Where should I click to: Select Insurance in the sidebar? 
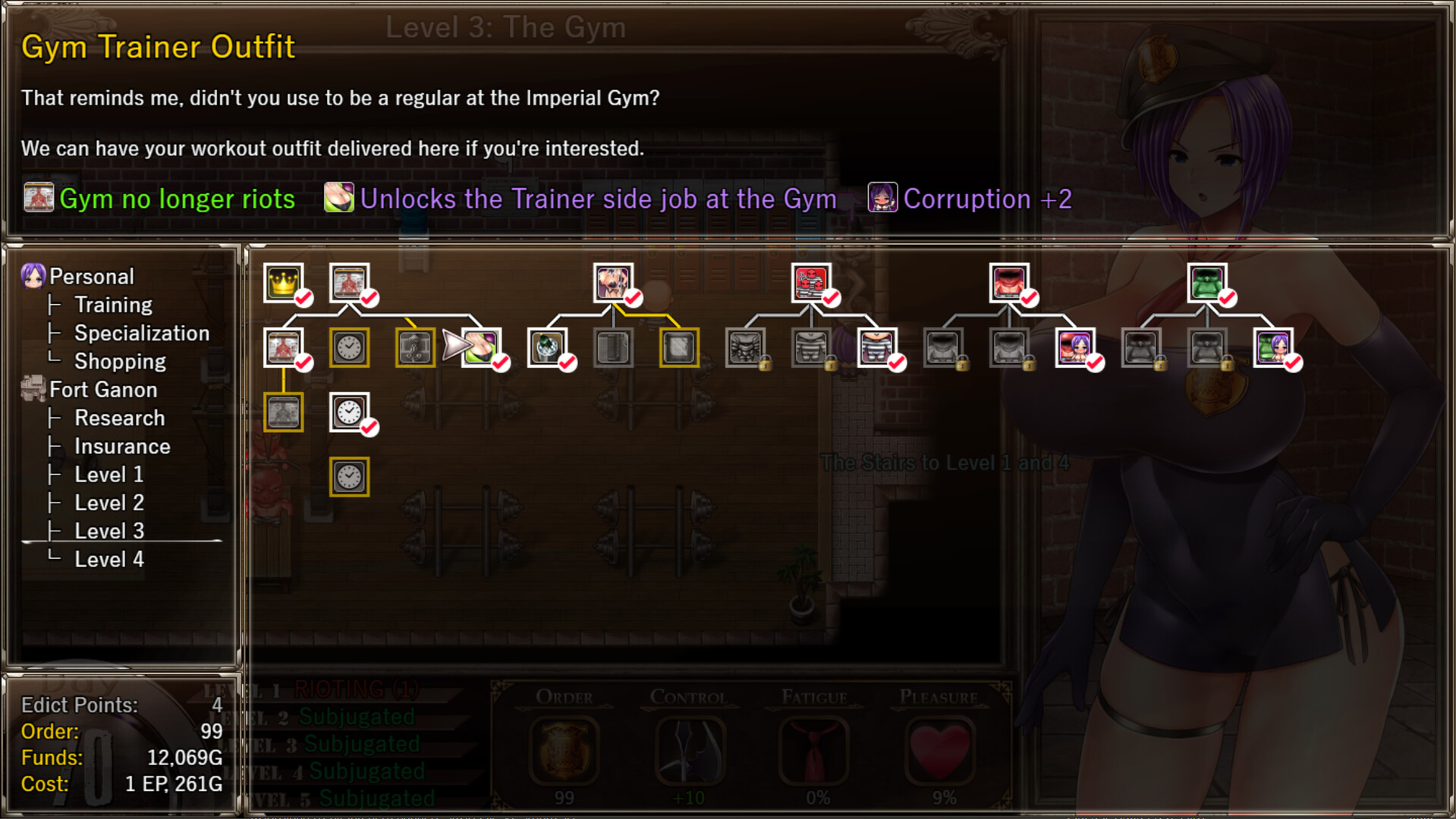pos(122,446)
